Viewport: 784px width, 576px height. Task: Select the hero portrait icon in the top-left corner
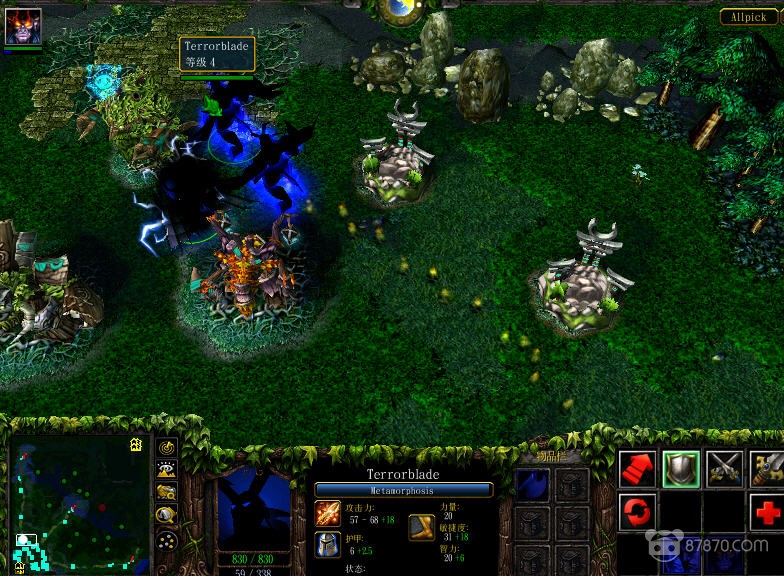click(x=23, y=26)
